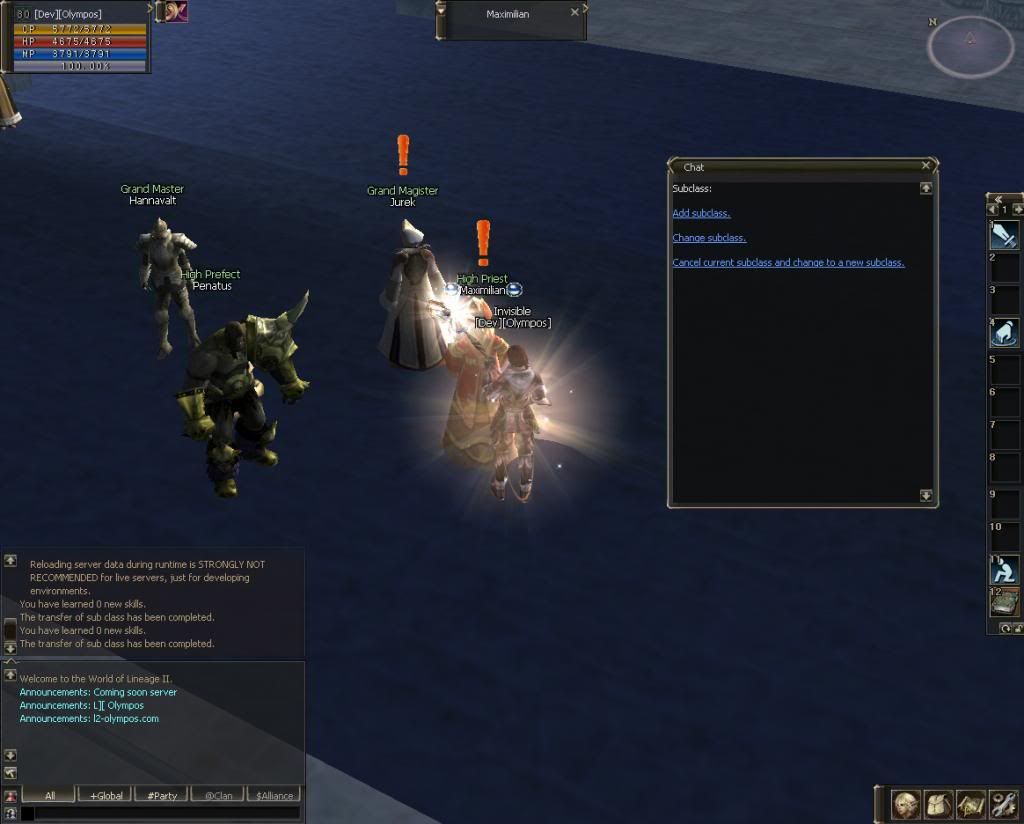Image resolution: width=1024 pixels, height=824 pixels.
Task: Switch to the +Global chat tab
Action: pos(106,796)
